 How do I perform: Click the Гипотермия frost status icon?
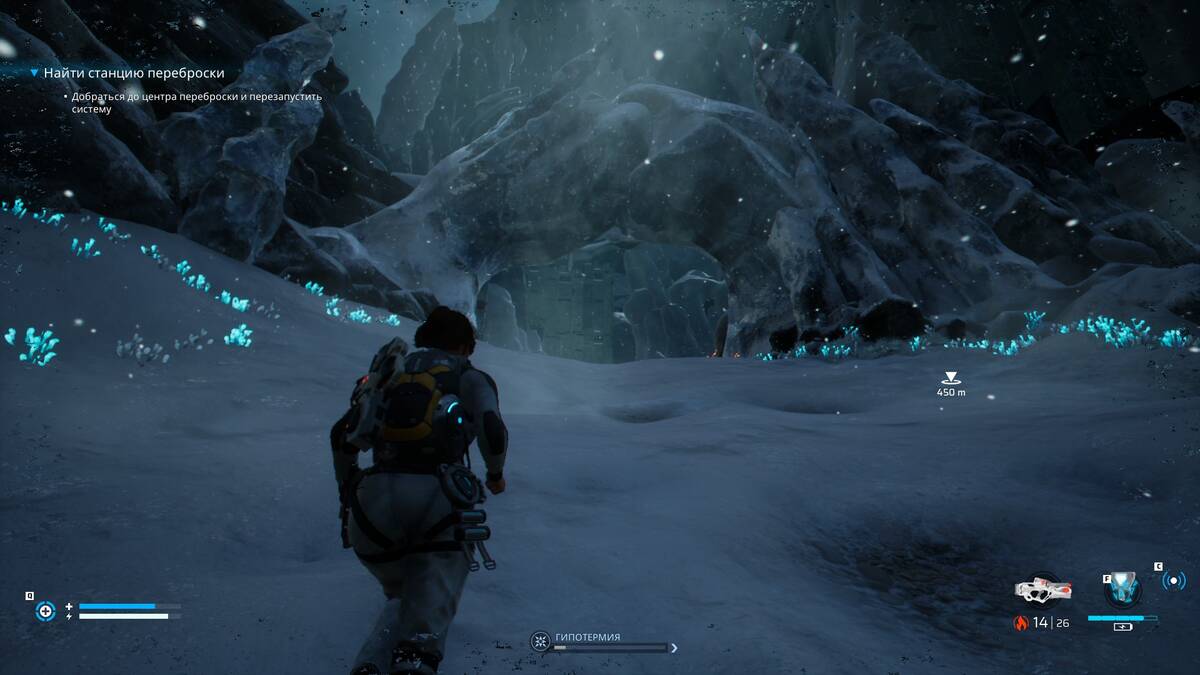pyautogui.click(x=540, y=640)
